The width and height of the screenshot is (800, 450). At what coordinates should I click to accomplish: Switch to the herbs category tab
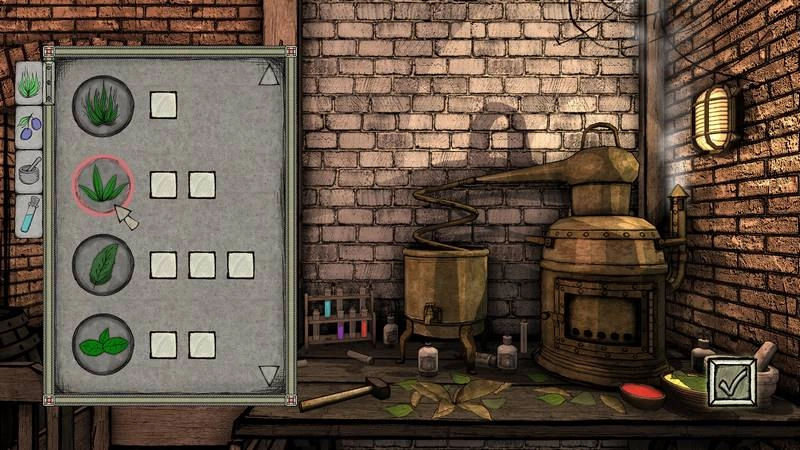pyautogui.click(x=29, y=83)
